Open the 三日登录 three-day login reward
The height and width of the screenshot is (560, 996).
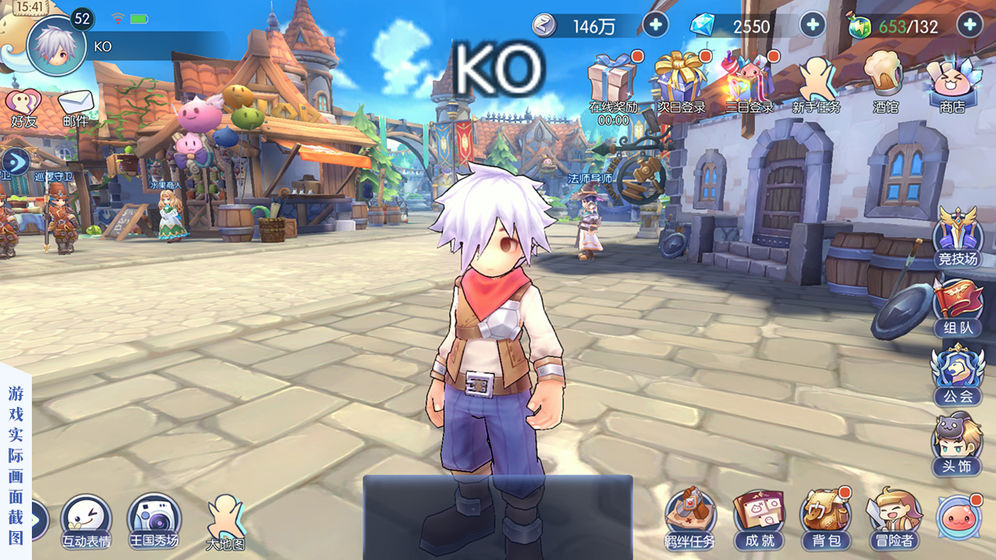[x=749, y=80]
